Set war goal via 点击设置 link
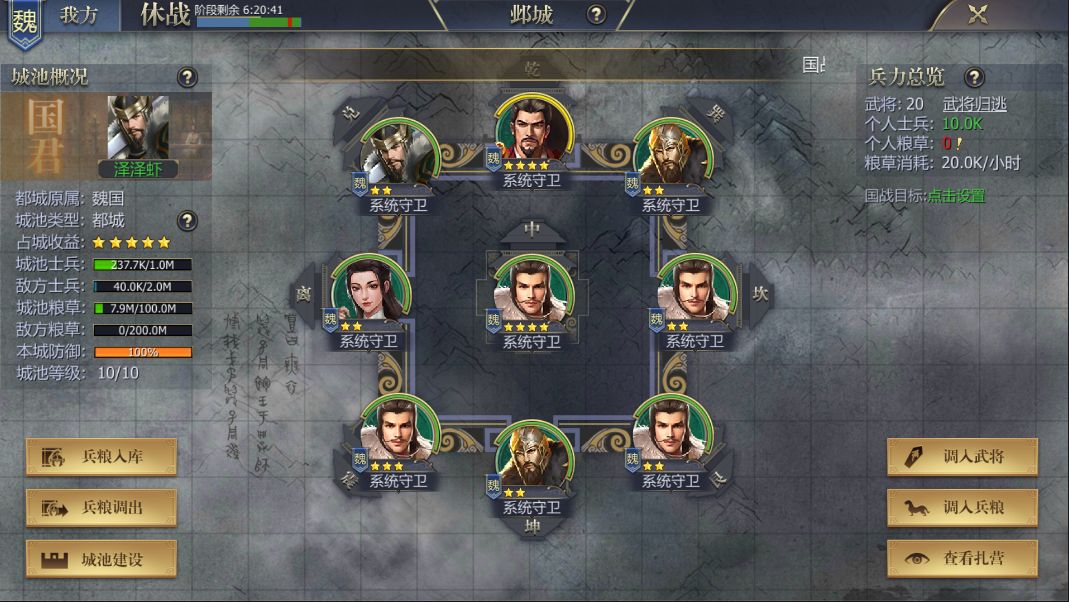 pyautogui.click(x=955, y=196)
